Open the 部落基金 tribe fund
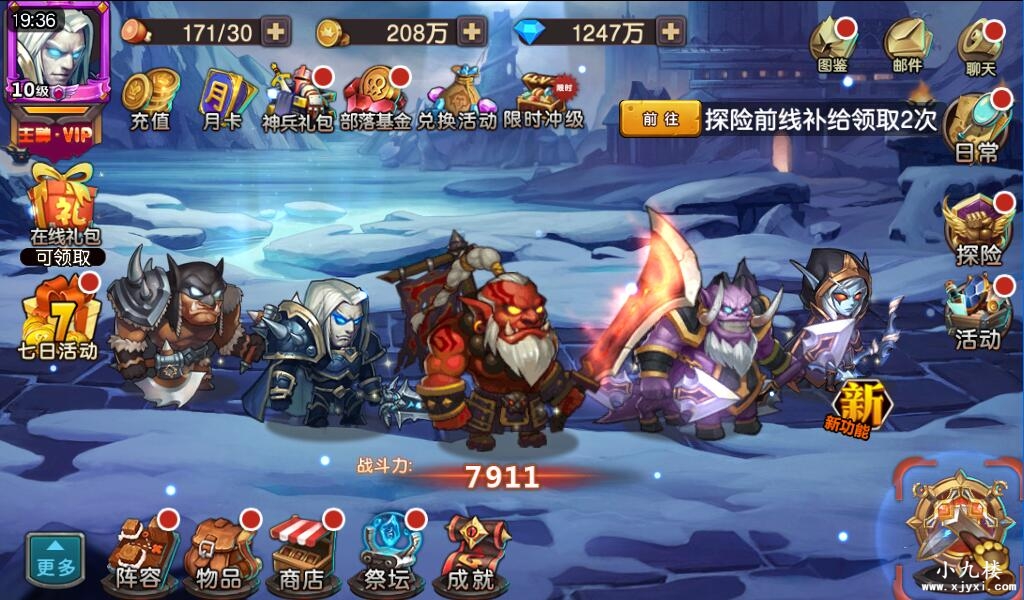 point(375,96)
